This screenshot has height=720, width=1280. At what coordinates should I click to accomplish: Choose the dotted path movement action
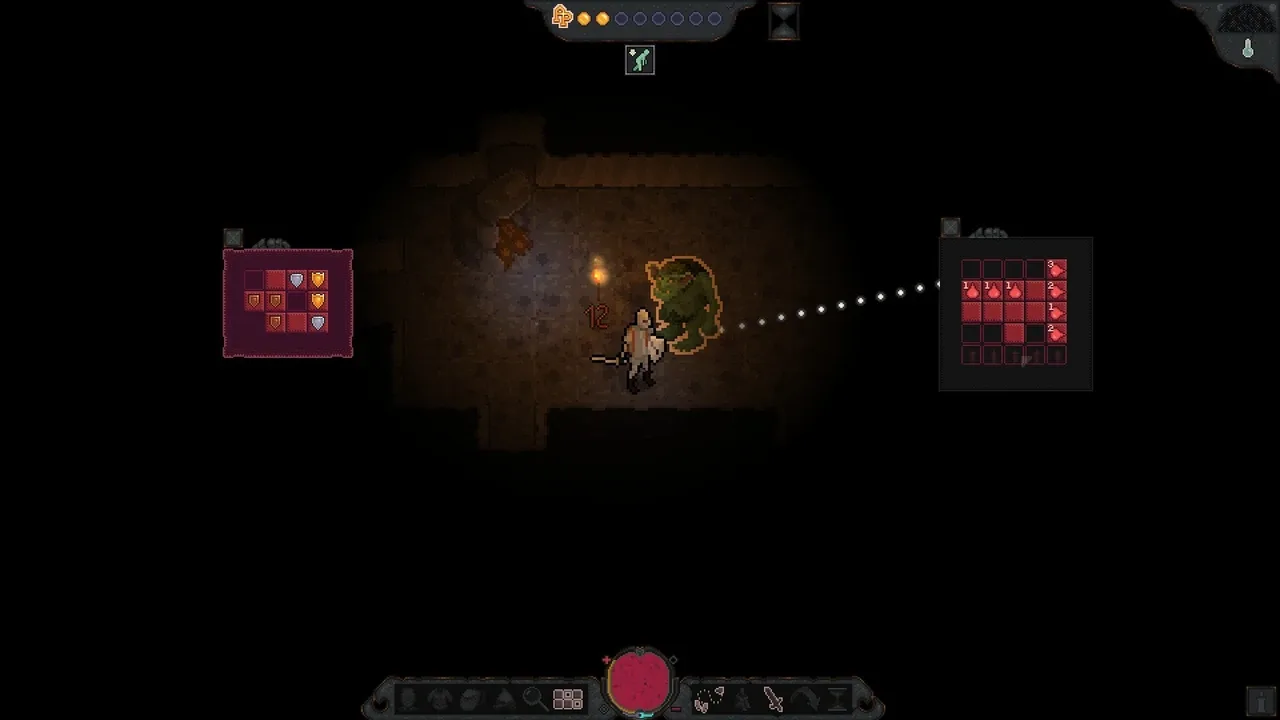point(708,699)
